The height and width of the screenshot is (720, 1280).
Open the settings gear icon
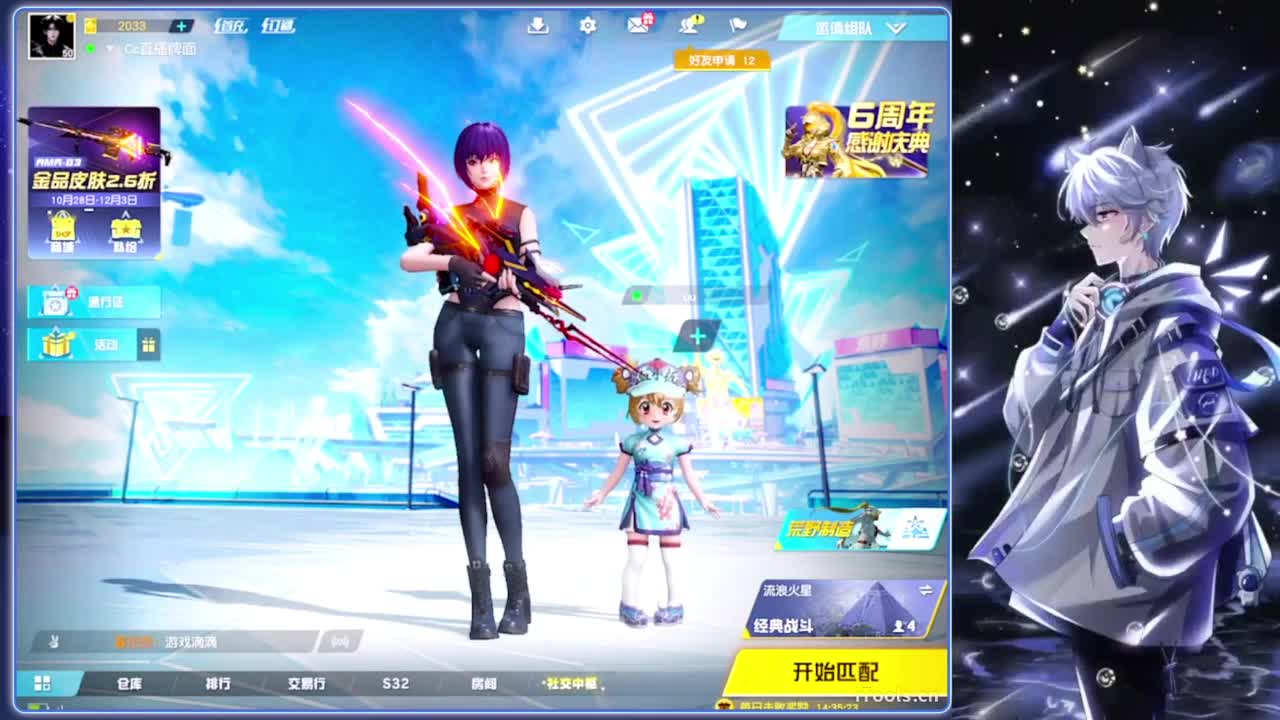[588, 26]
